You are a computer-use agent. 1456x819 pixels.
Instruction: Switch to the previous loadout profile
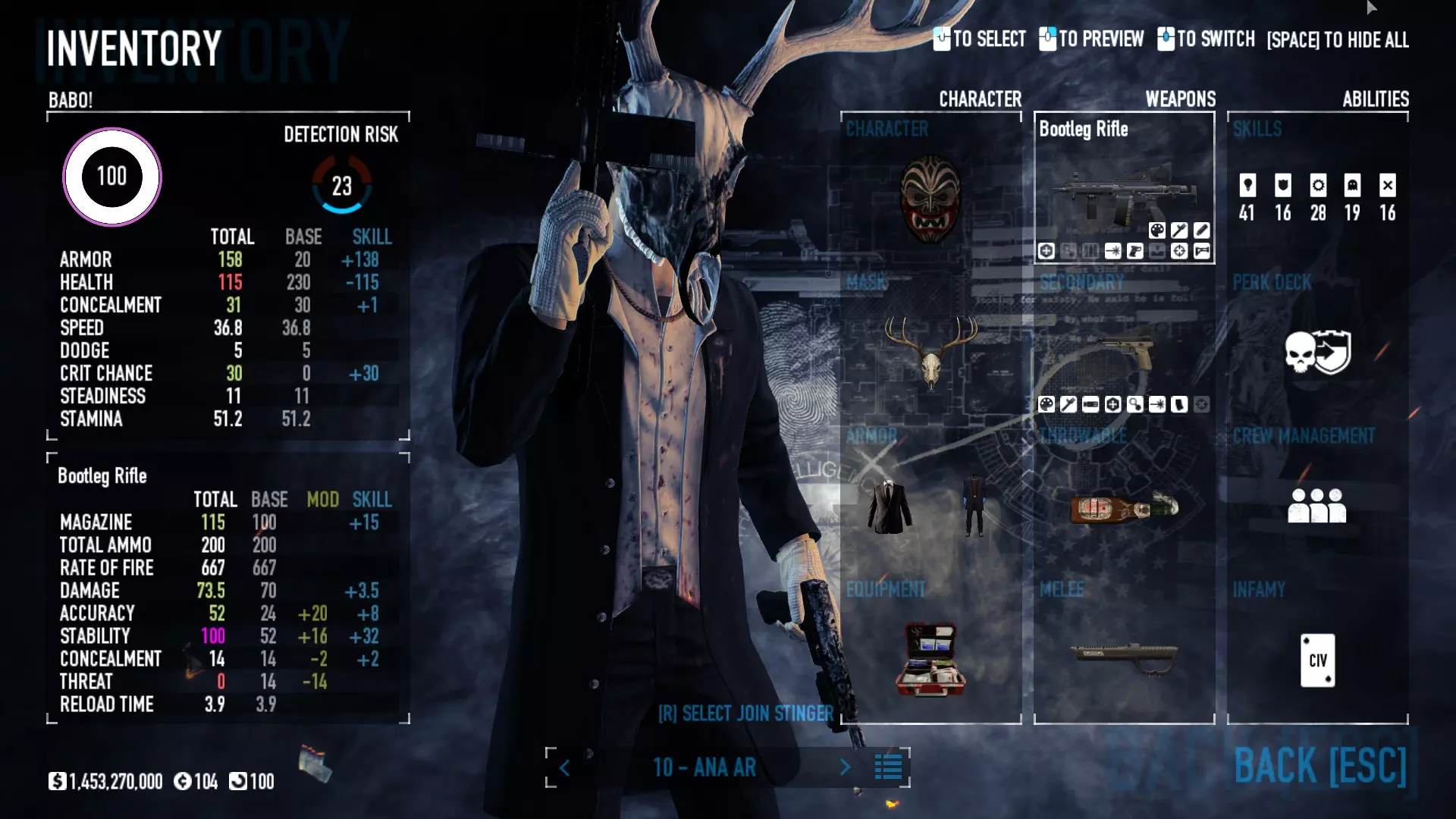click(565, 767)
